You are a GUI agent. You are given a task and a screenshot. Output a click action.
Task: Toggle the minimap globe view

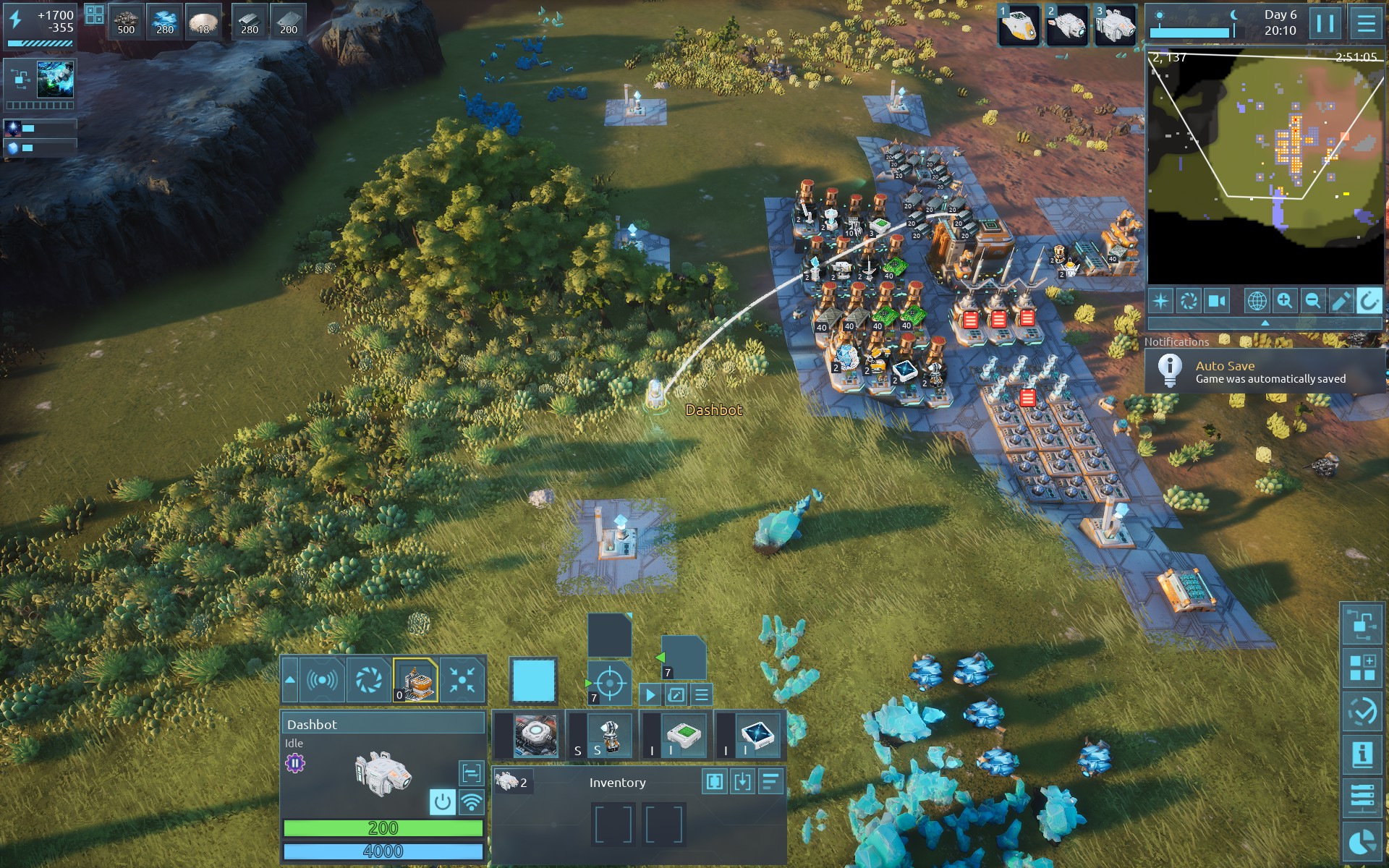[x=1257, y=301]
